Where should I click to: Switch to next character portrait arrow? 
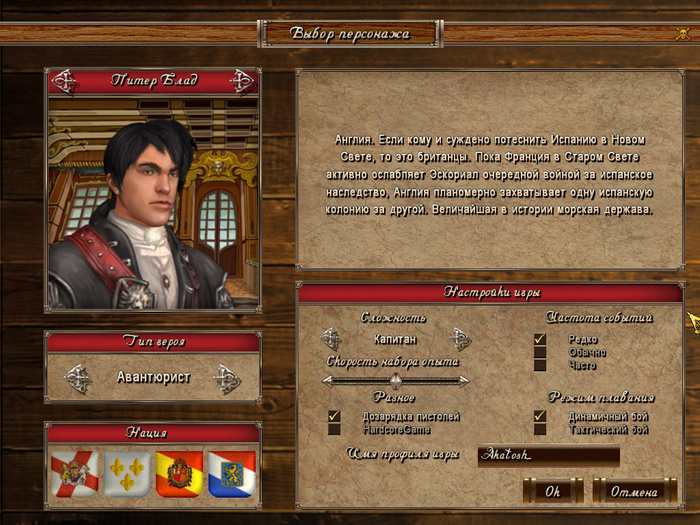pyautogui.click(x=241, y=81)
